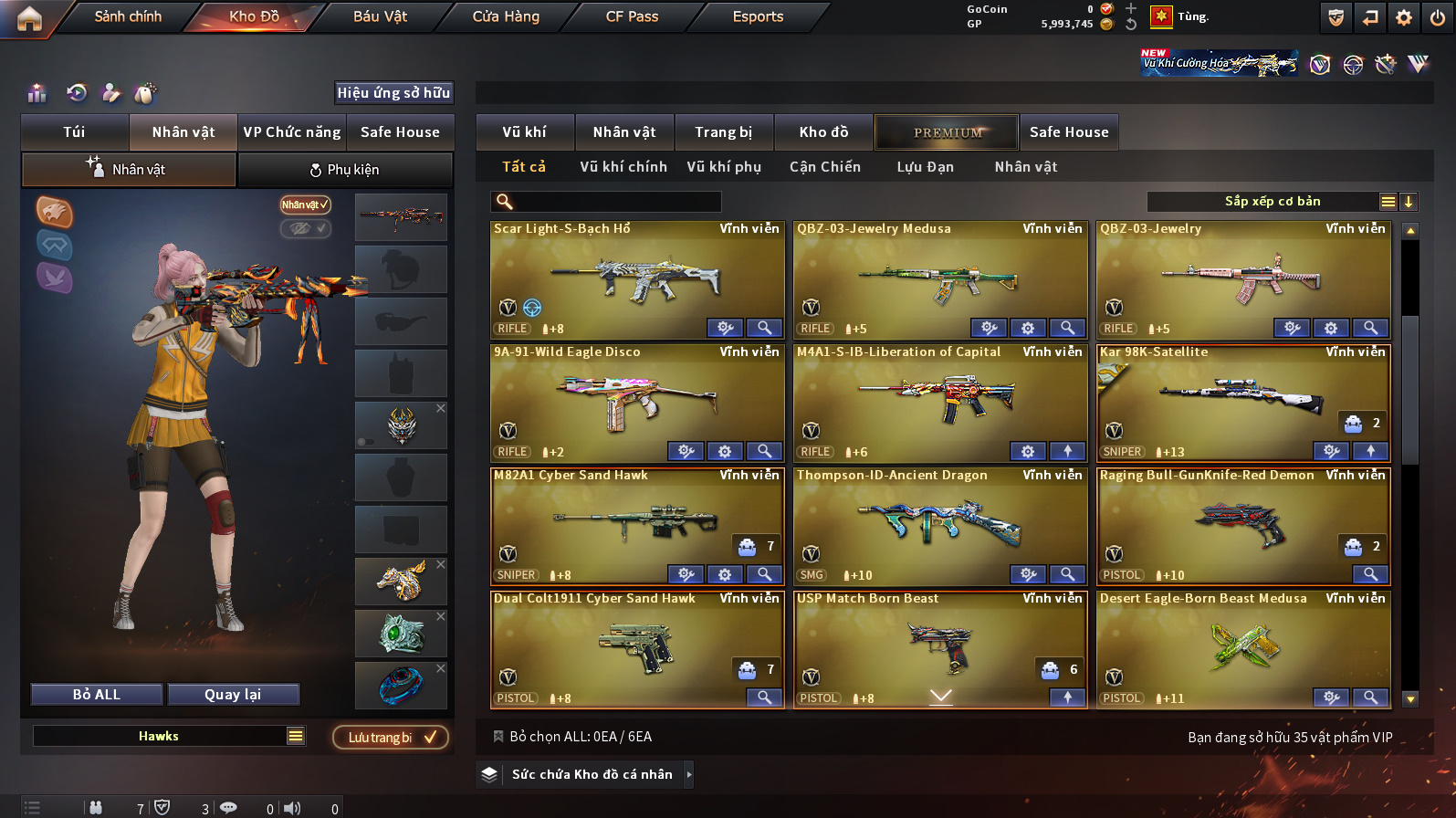Remove all gear with Bỏ ALL
The image size is (1456, 818).
[x=97, y=695]
